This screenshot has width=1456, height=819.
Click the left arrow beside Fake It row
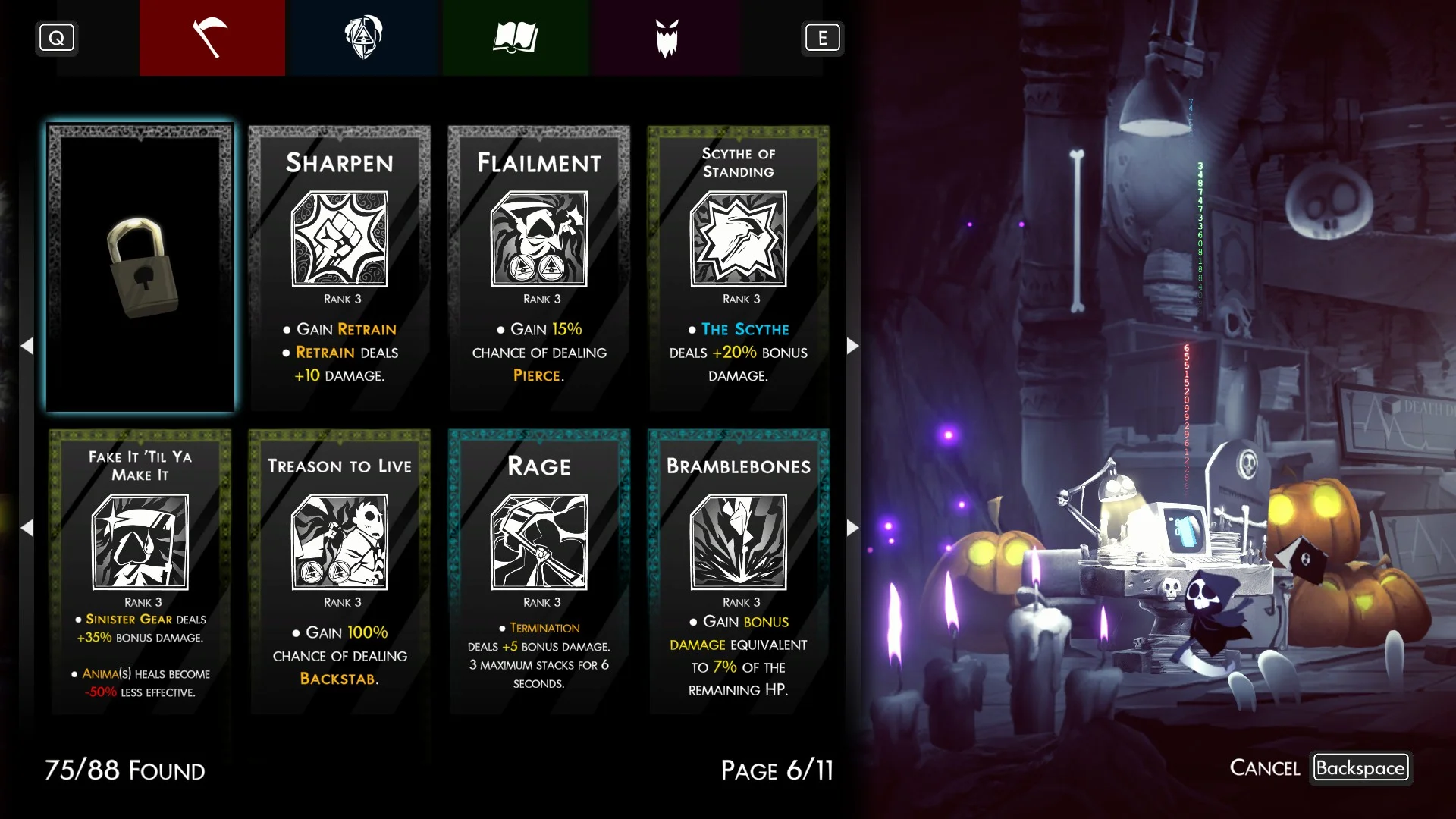pyautogui.click(x=27, y=528)
